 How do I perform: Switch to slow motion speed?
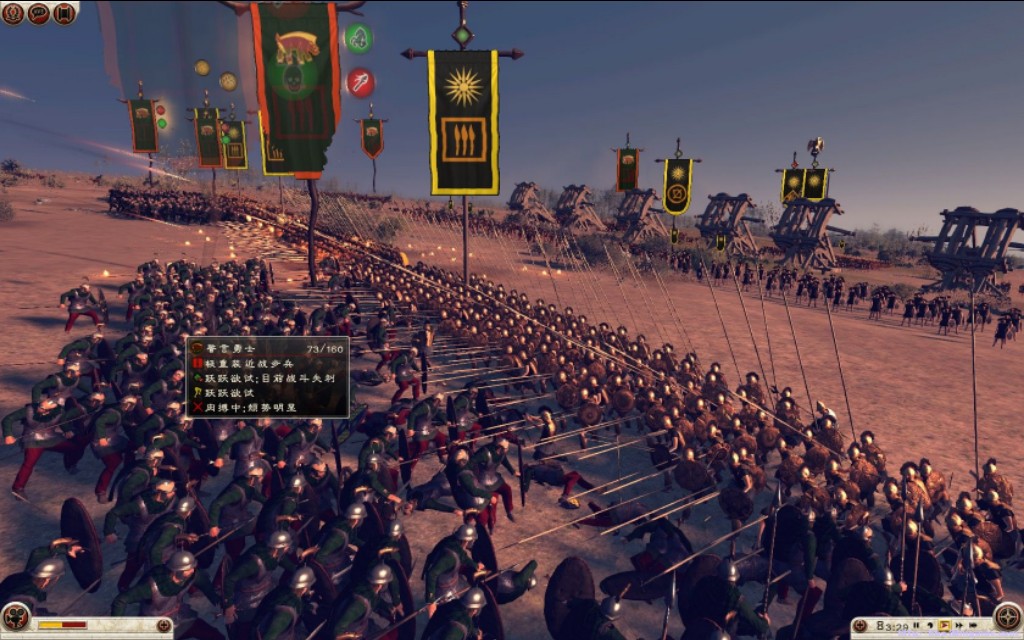pyautogui.click(x=931, y=626)
